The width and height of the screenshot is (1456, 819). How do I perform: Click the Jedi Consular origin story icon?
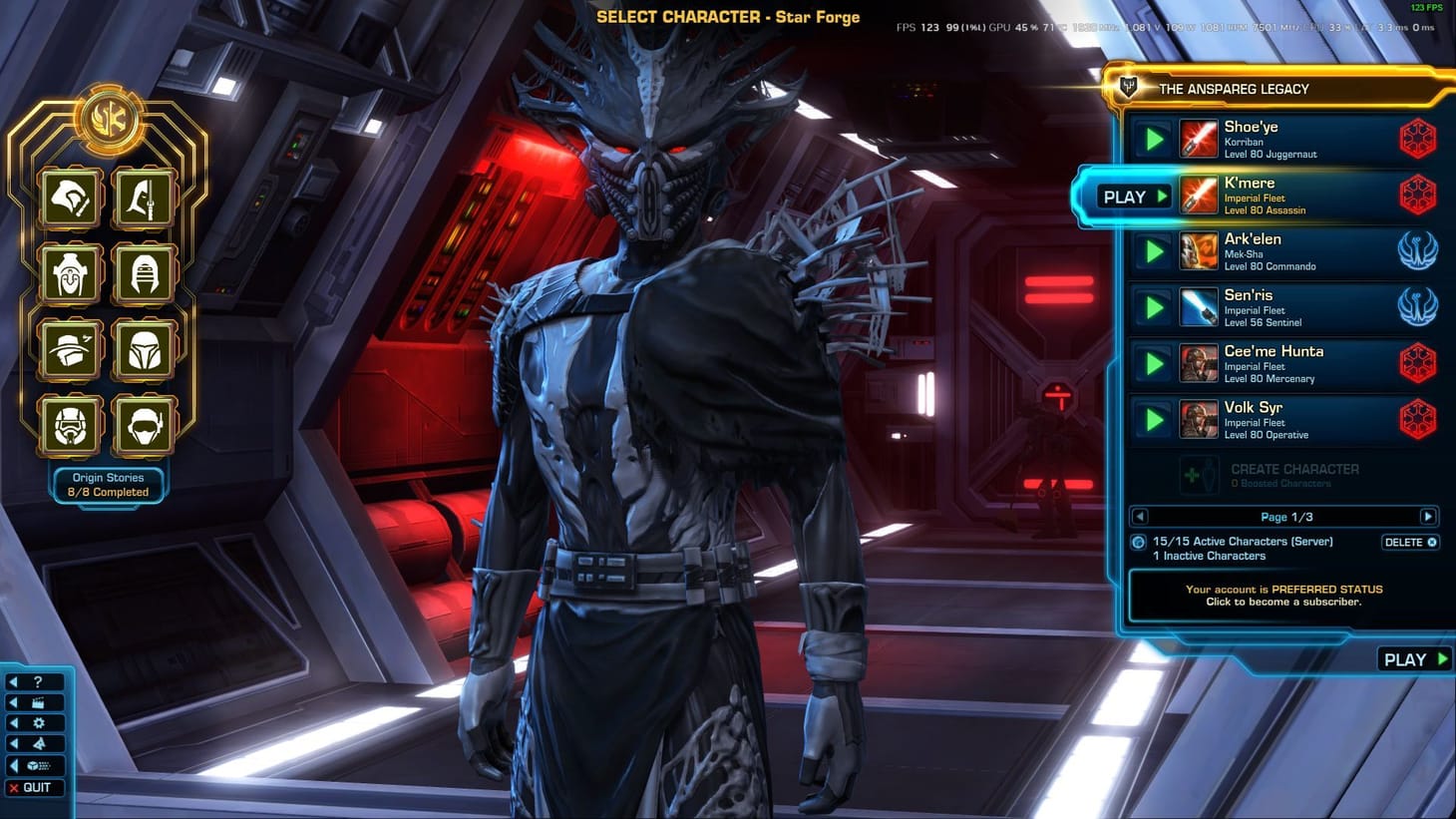pos(143,271)
